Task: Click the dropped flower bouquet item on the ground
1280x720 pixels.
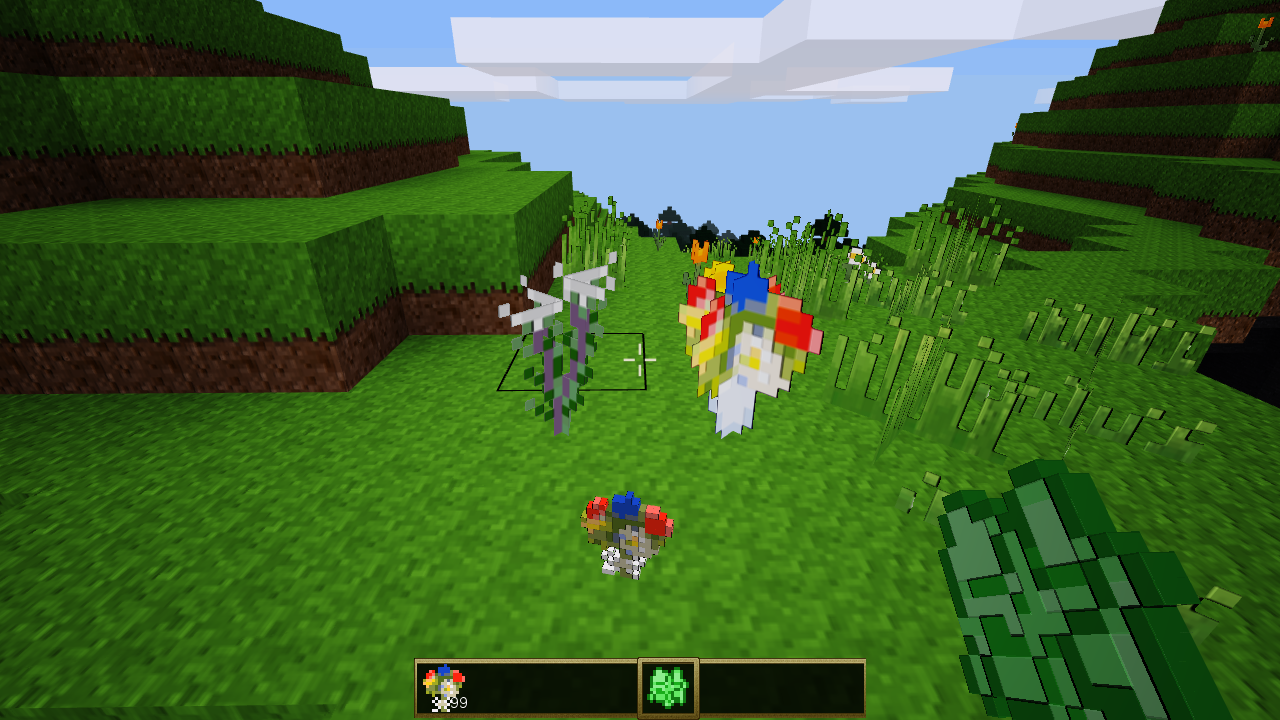Action: [x=625, y=535]
